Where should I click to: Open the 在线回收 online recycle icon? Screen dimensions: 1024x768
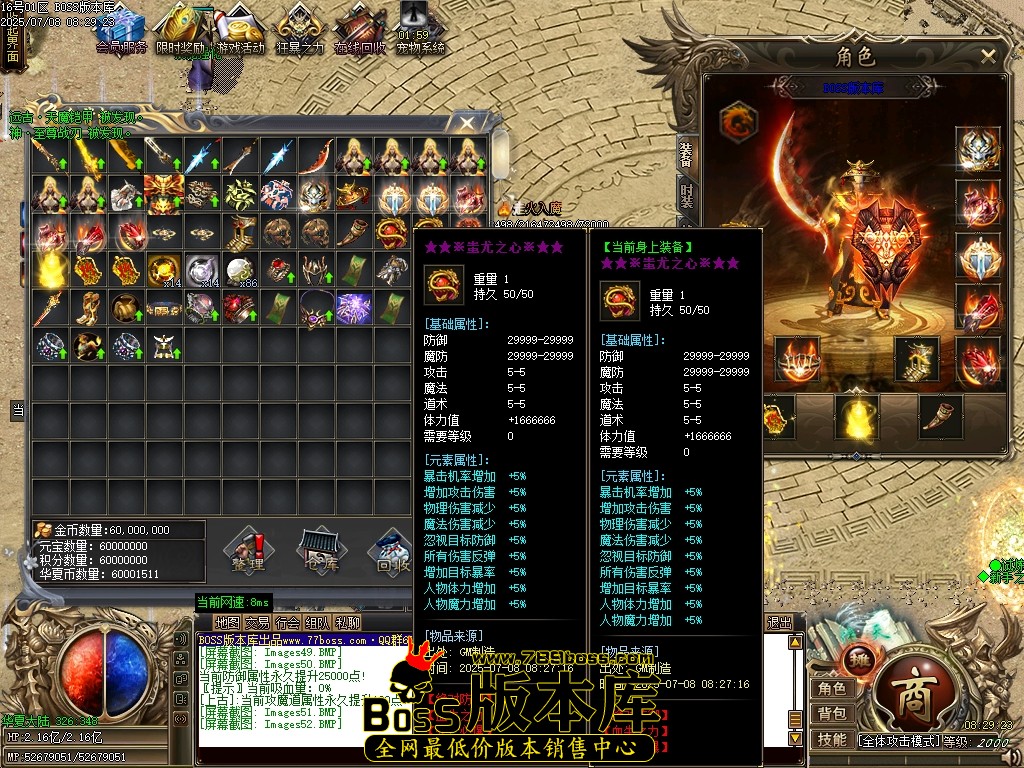pos(360,30)
